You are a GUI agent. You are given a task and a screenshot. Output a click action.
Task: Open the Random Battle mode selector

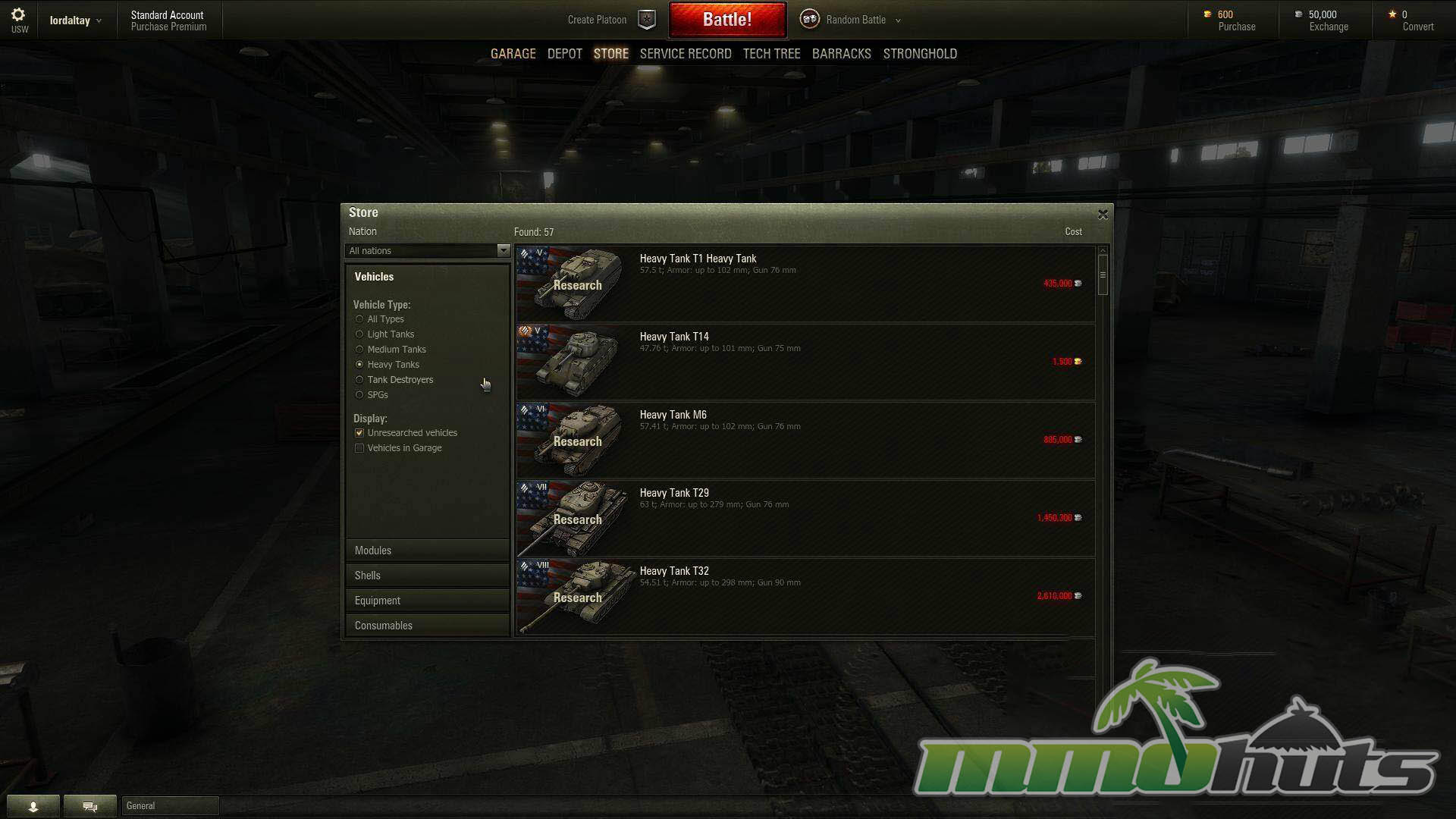coord(855,20)
